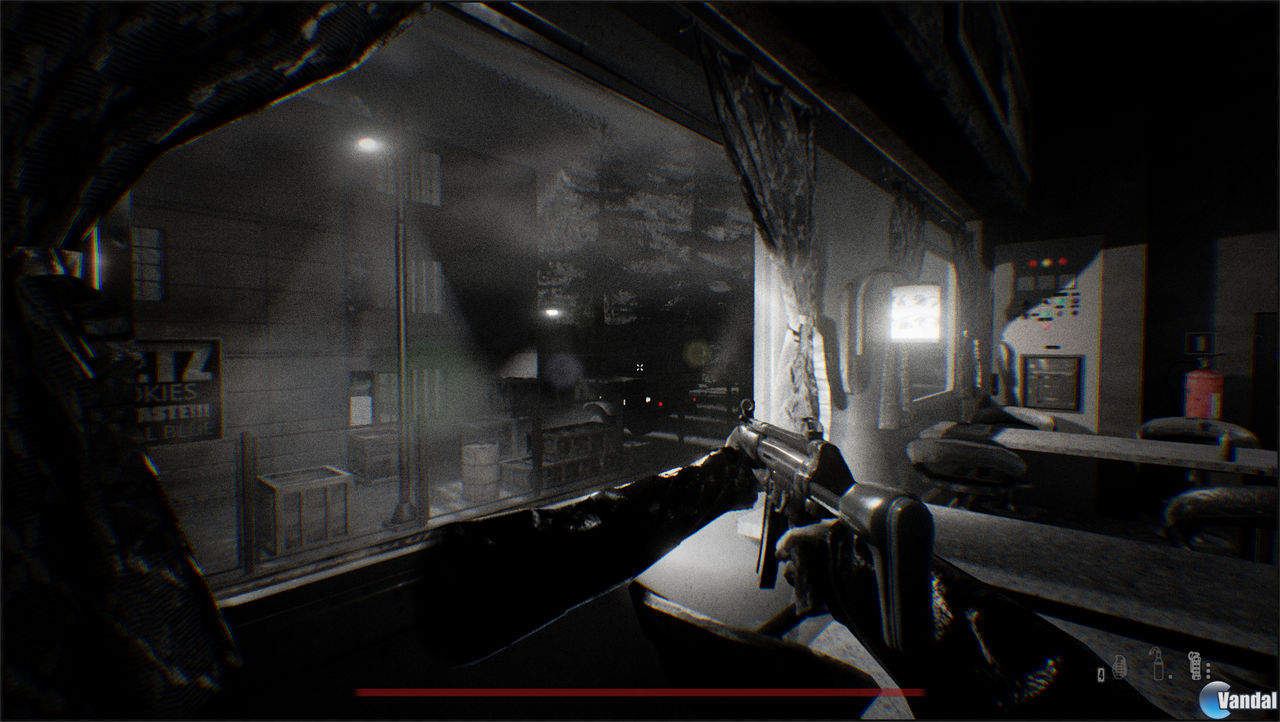
Task: Click the magazine reserve dots indicator
Action: tap(1208, 670)
